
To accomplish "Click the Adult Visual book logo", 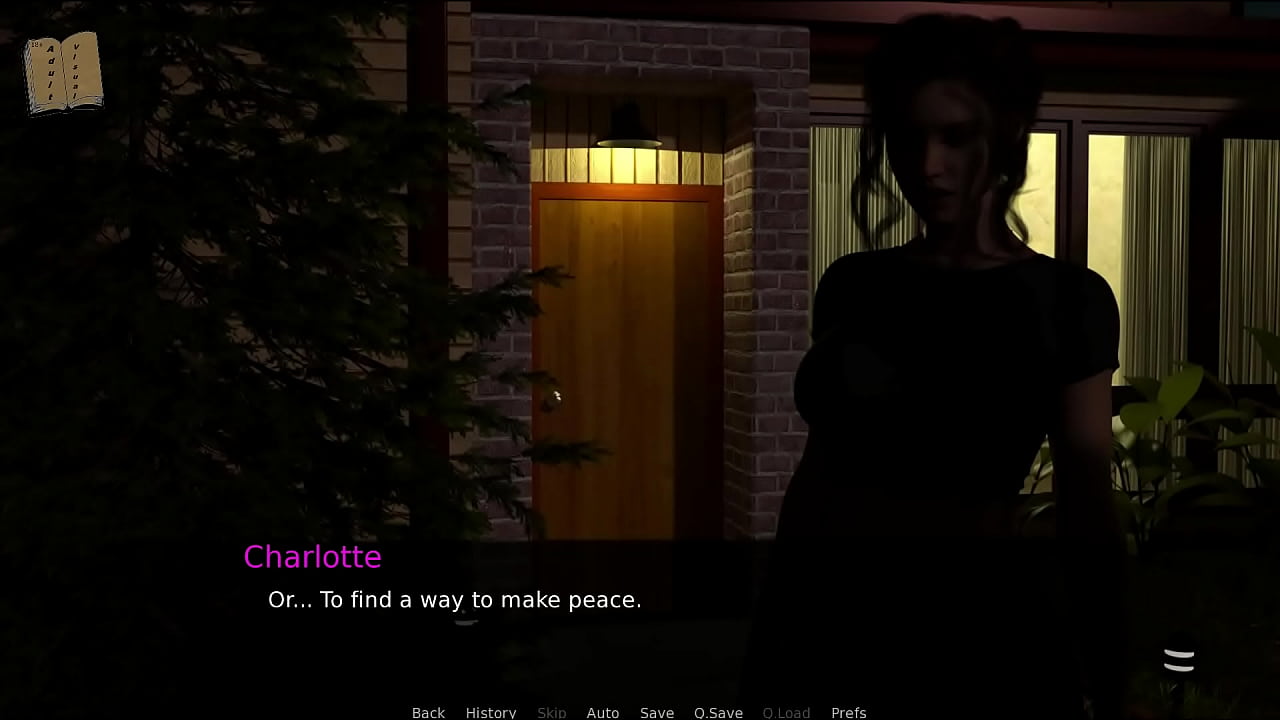I will [x=63, y=72].
